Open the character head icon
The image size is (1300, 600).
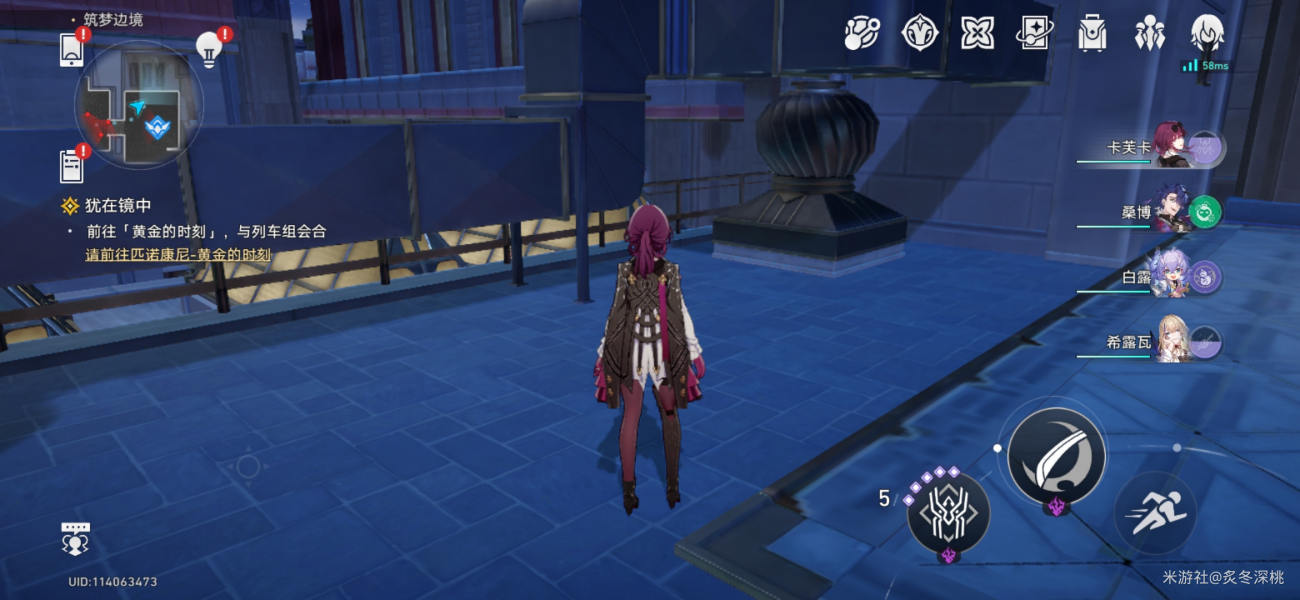(x=1207, y=34)
